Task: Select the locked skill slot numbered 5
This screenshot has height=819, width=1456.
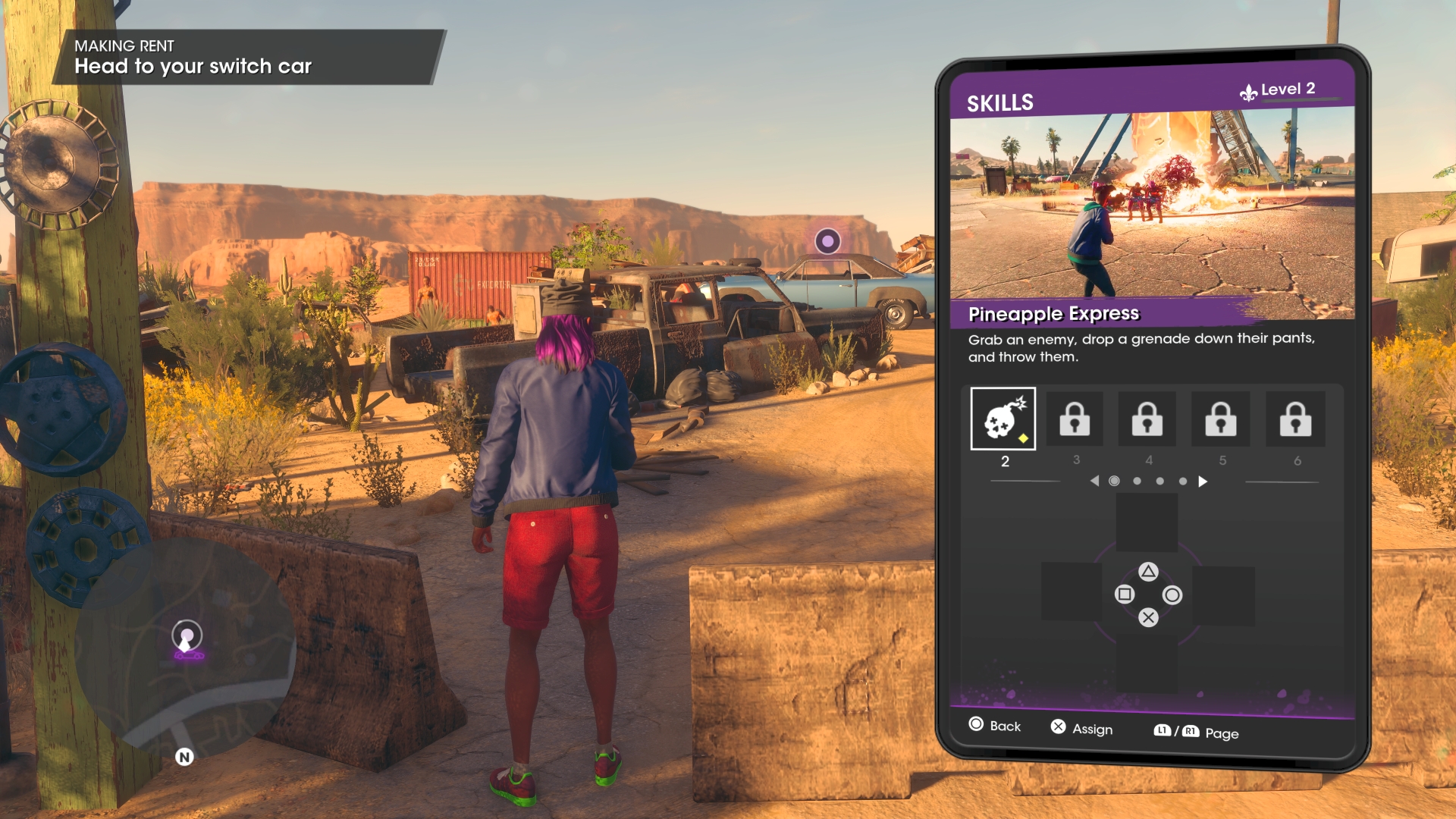Action: click(x=1221, y=419)
